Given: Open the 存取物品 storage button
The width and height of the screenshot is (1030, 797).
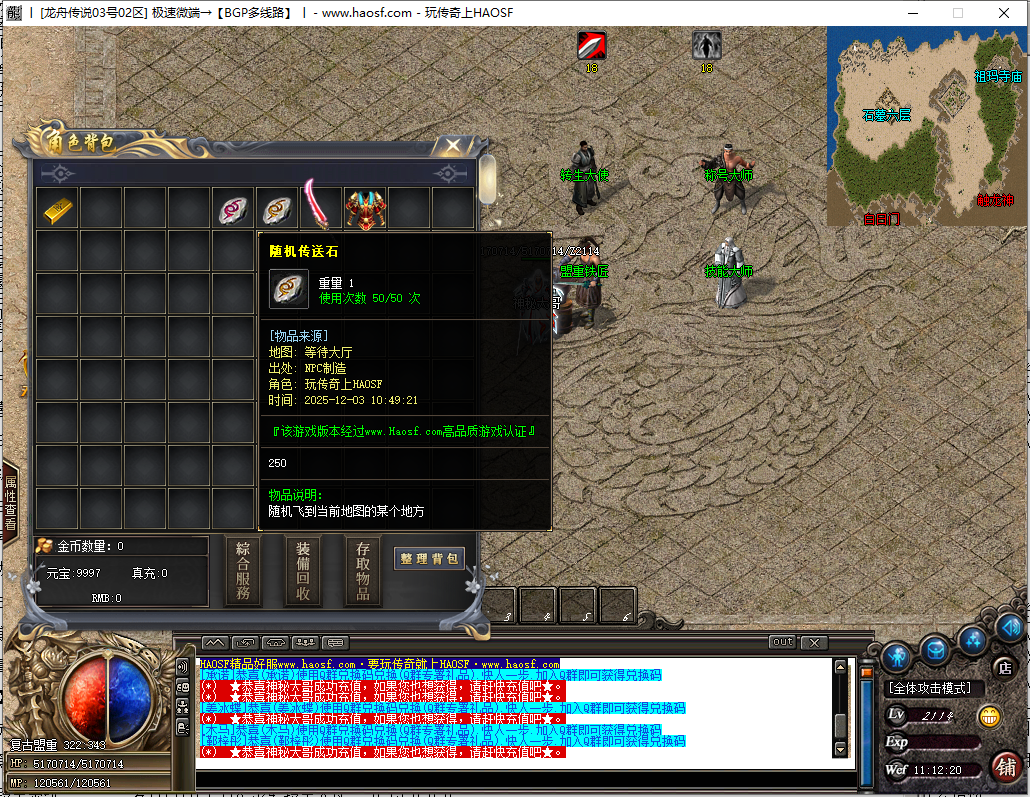Looking at the screenshot, I should 363,570.
